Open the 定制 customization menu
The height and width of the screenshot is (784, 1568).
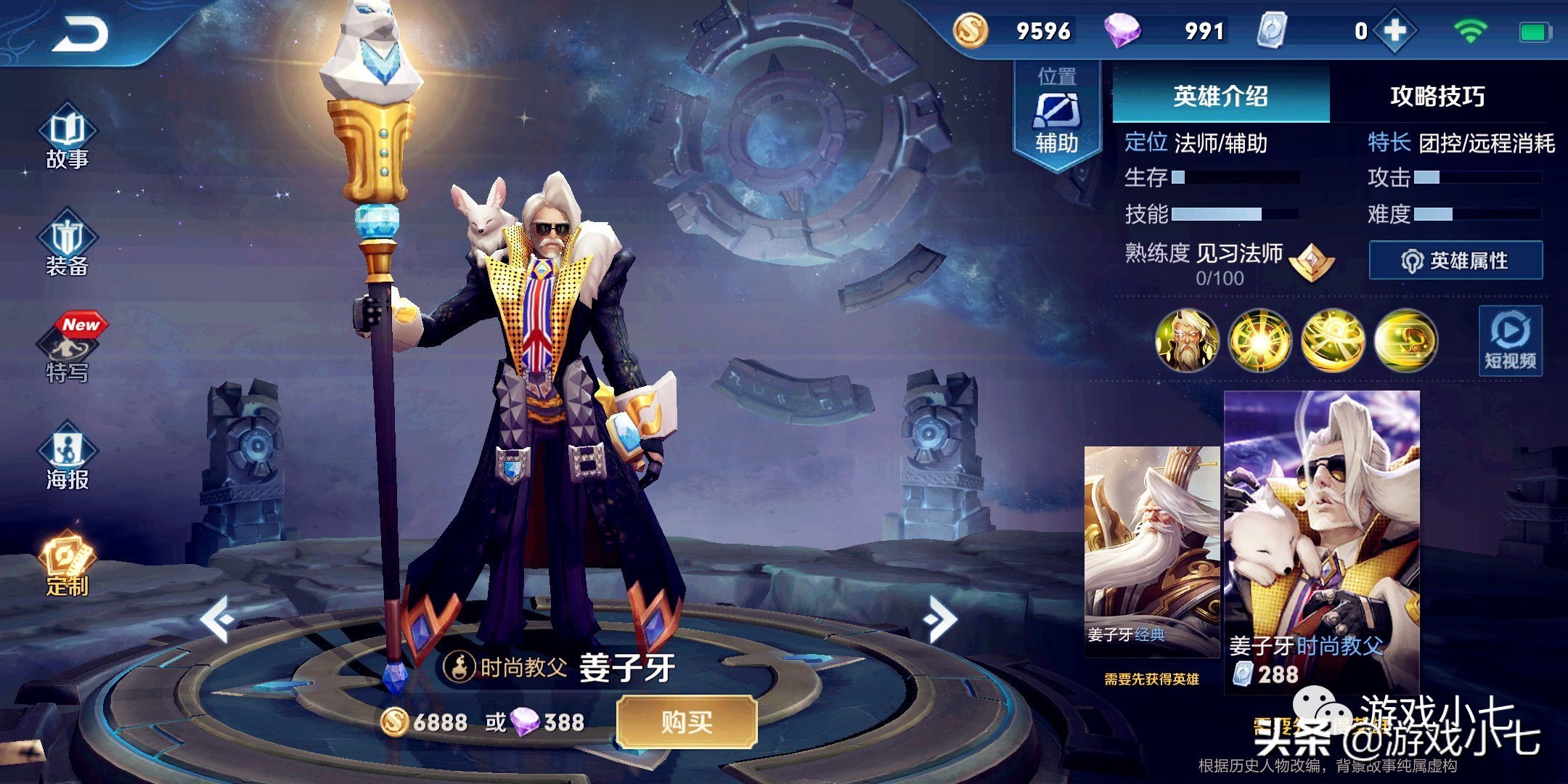68,565
